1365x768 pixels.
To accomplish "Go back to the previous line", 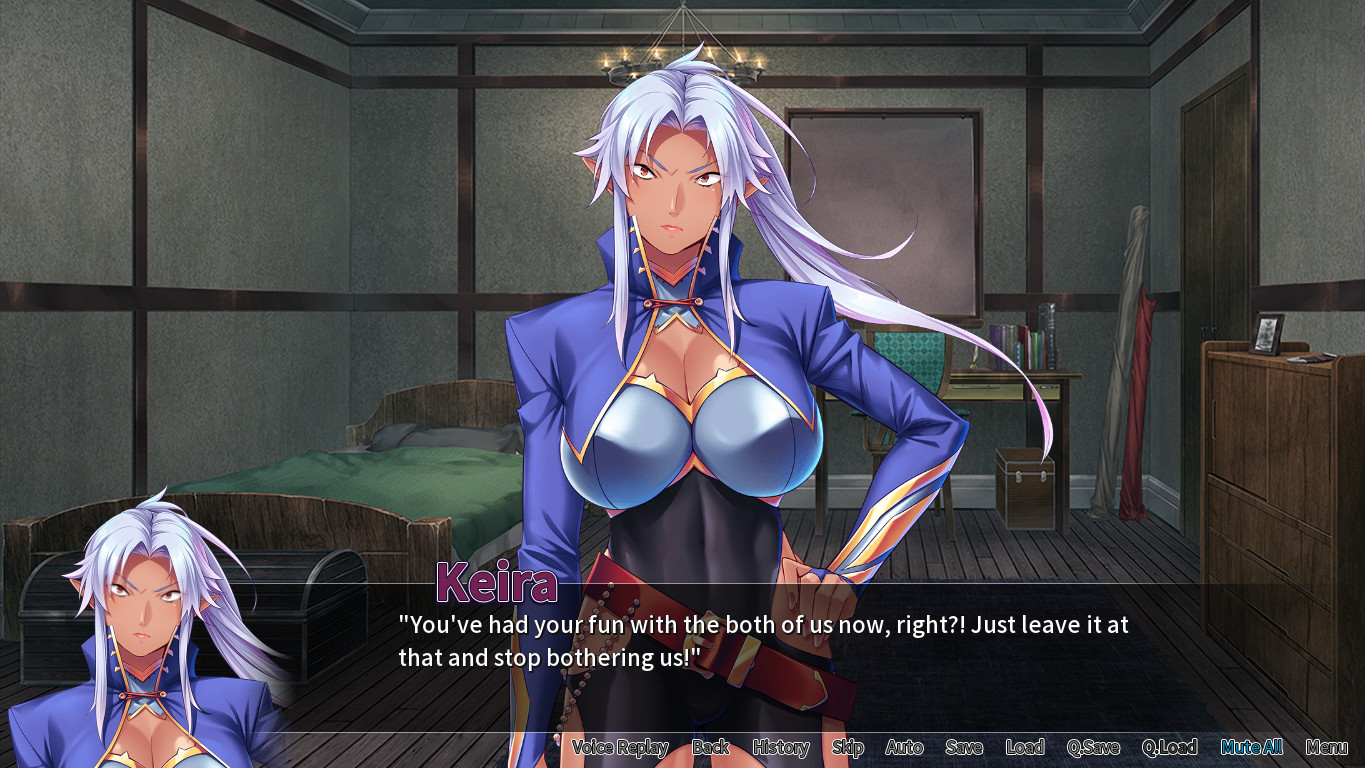I will click(711, 747).
